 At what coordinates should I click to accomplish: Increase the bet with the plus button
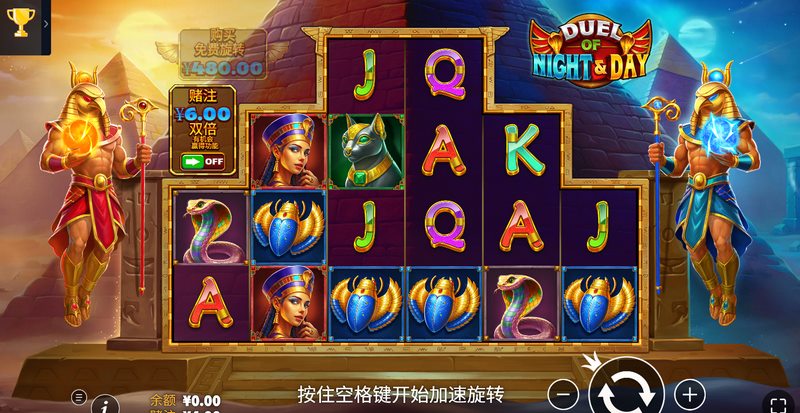(690, 392)
